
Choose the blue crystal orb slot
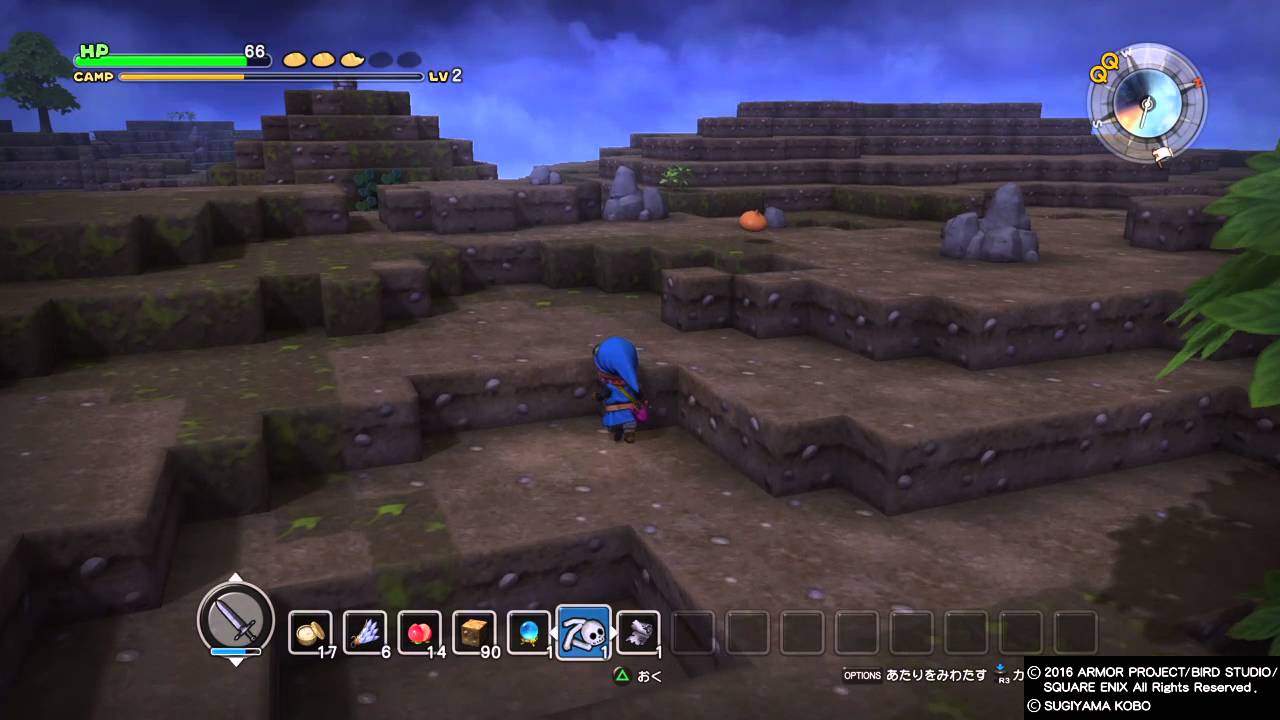[x=528, y=632]
